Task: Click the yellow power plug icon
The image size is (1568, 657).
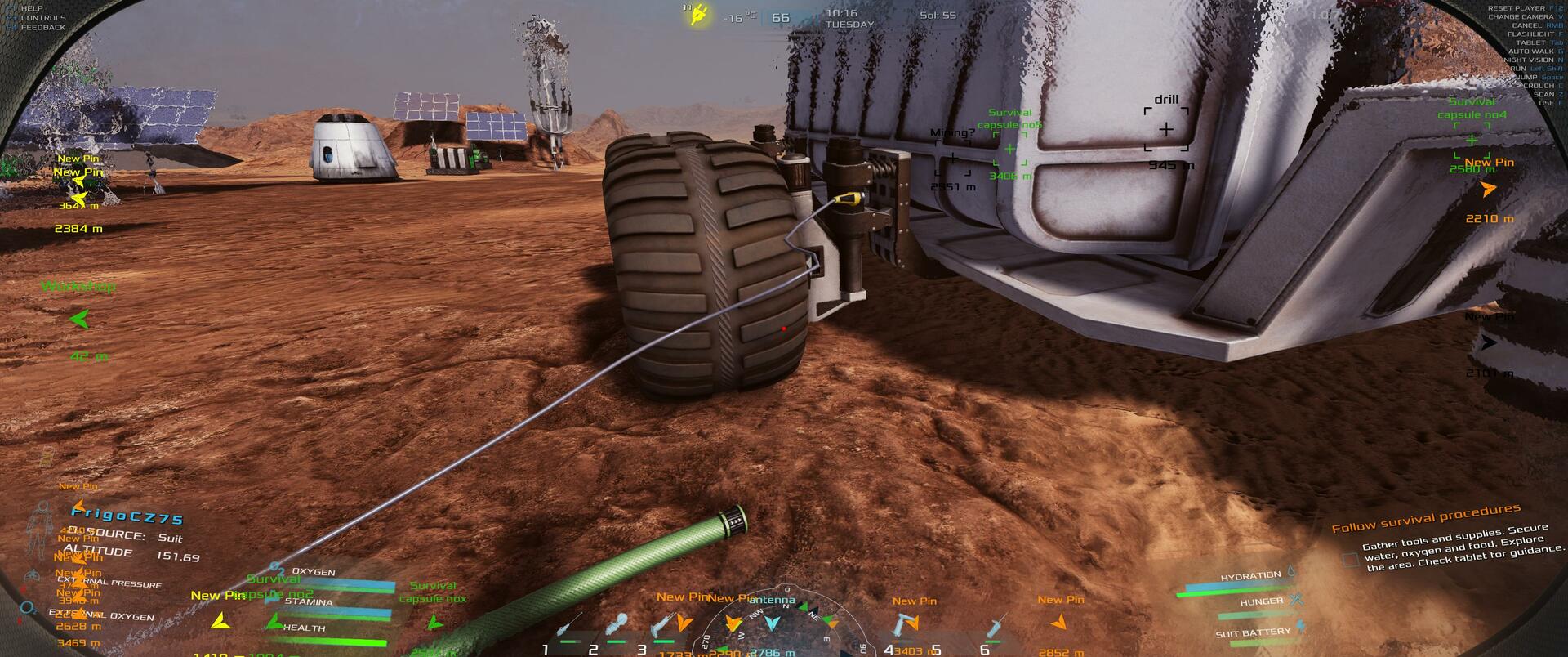Action: pyautogui.click(x=698, y=15)
